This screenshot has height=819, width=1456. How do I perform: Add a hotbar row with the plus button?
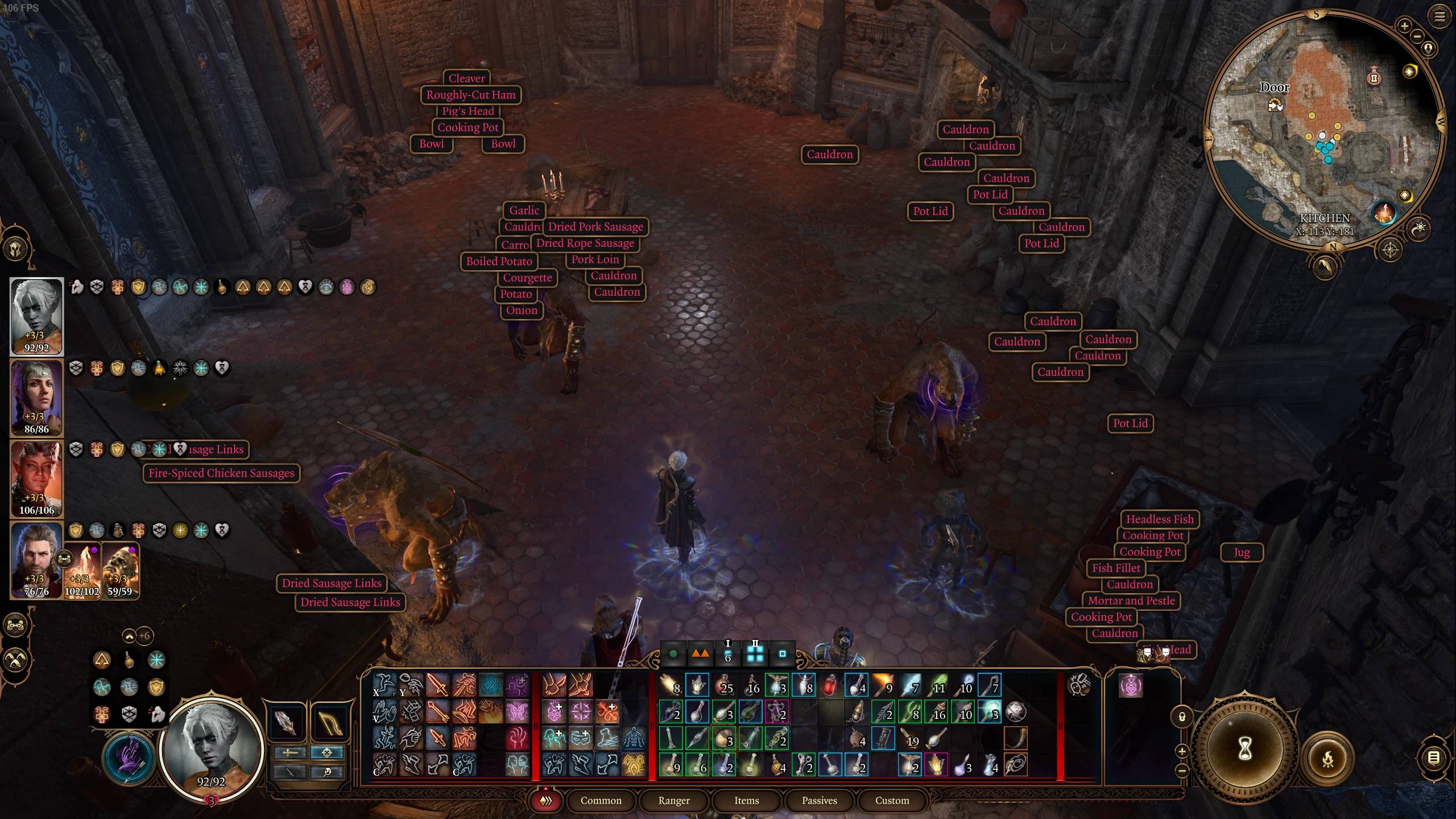click(1182, 751)
